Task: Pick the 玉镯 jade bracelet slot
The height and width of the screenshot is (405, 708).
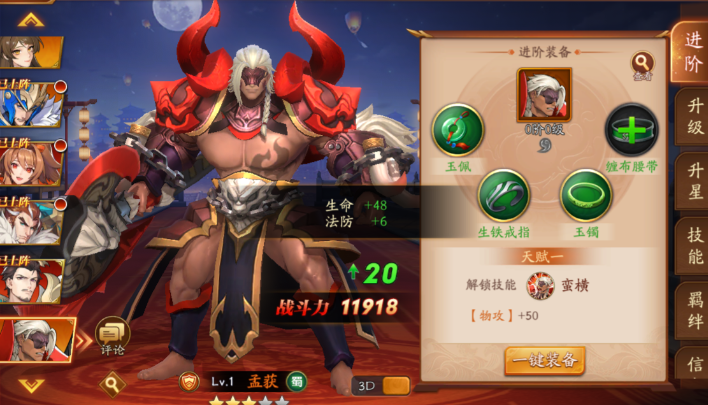Action: [585, 195]
